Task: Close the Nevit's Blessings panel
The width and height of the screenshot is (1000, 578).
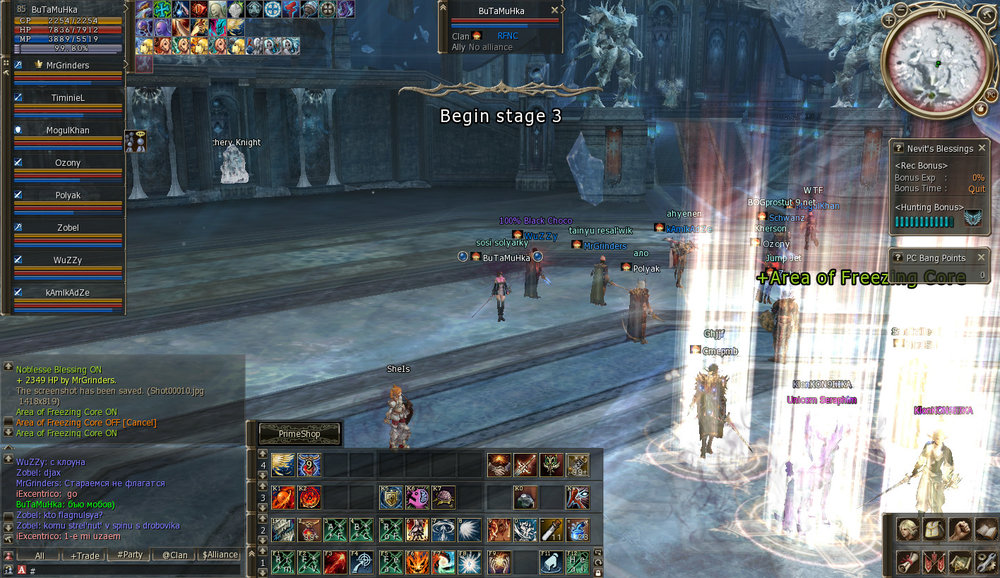Action: [x=982, y=148]
